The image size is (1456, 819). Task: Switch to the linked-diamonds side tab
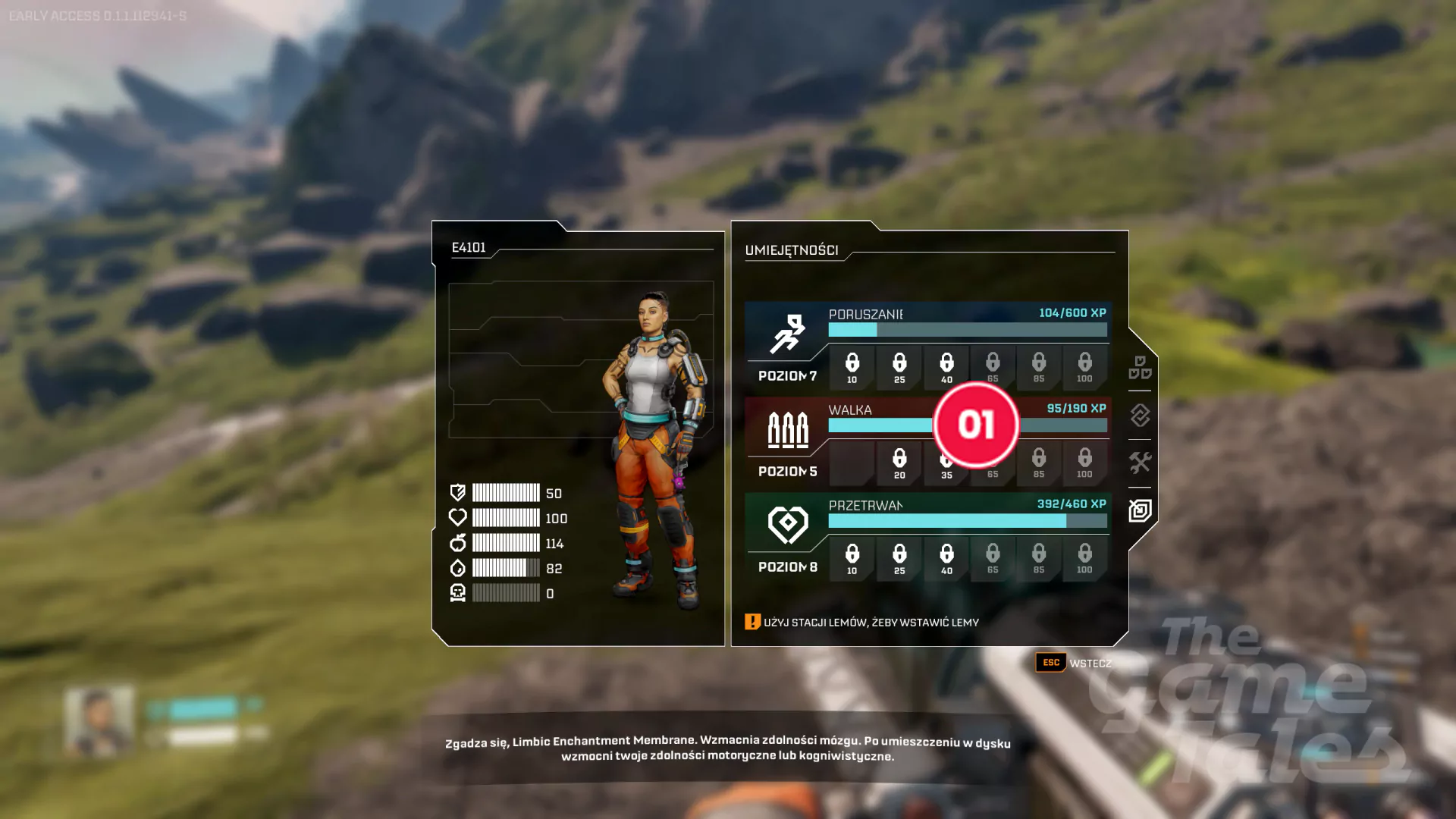click(1140, 416)
